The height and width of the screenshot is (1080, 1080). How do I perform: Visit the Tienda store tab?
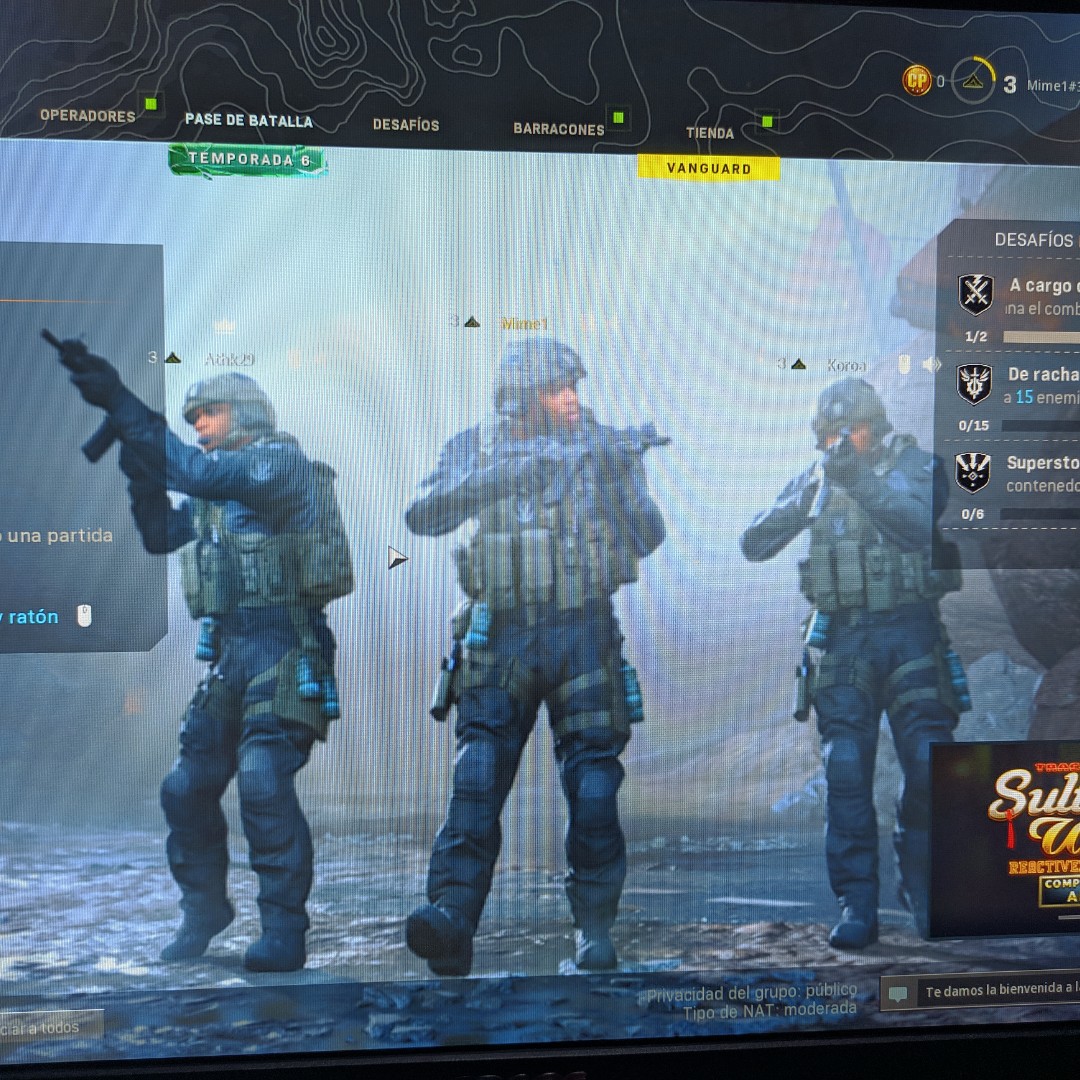coord(710,133)
